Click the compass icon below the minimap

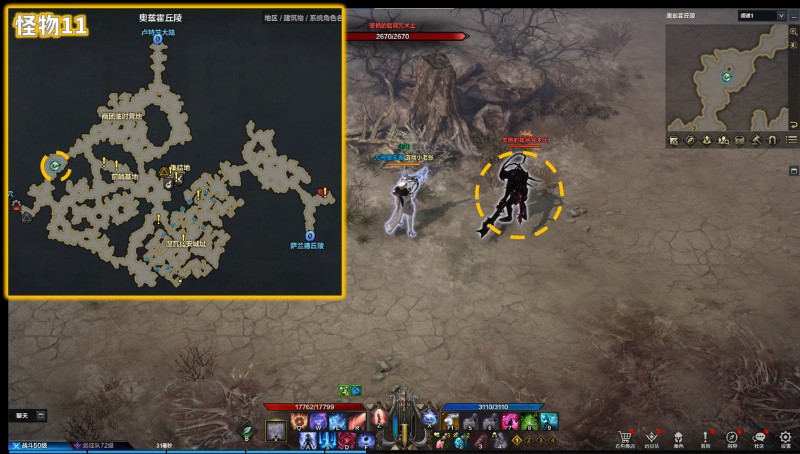pos(690,139)
